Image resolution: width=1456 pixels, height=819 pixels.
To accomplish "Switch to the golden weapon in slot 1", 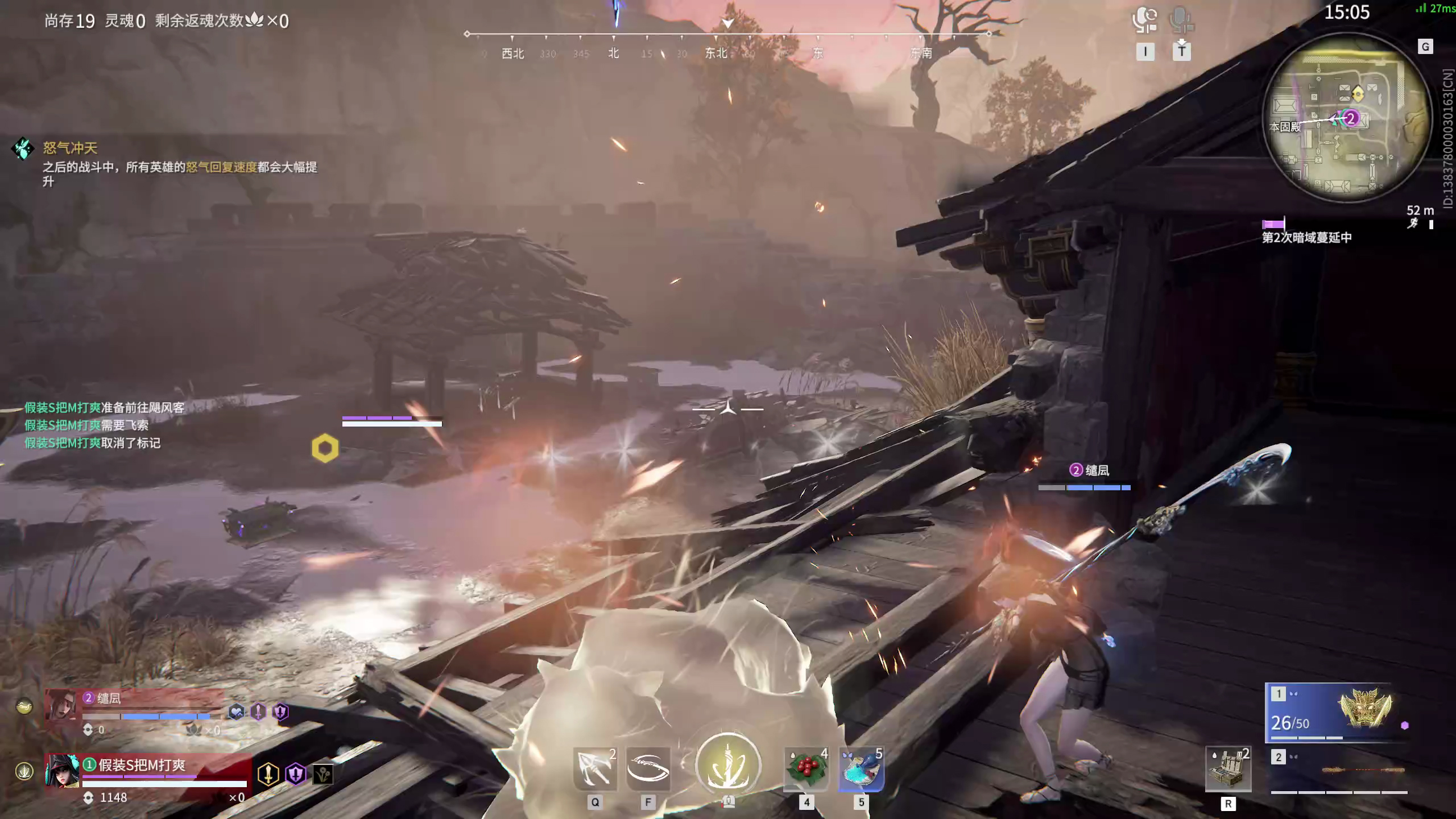I will (1331, 713).
